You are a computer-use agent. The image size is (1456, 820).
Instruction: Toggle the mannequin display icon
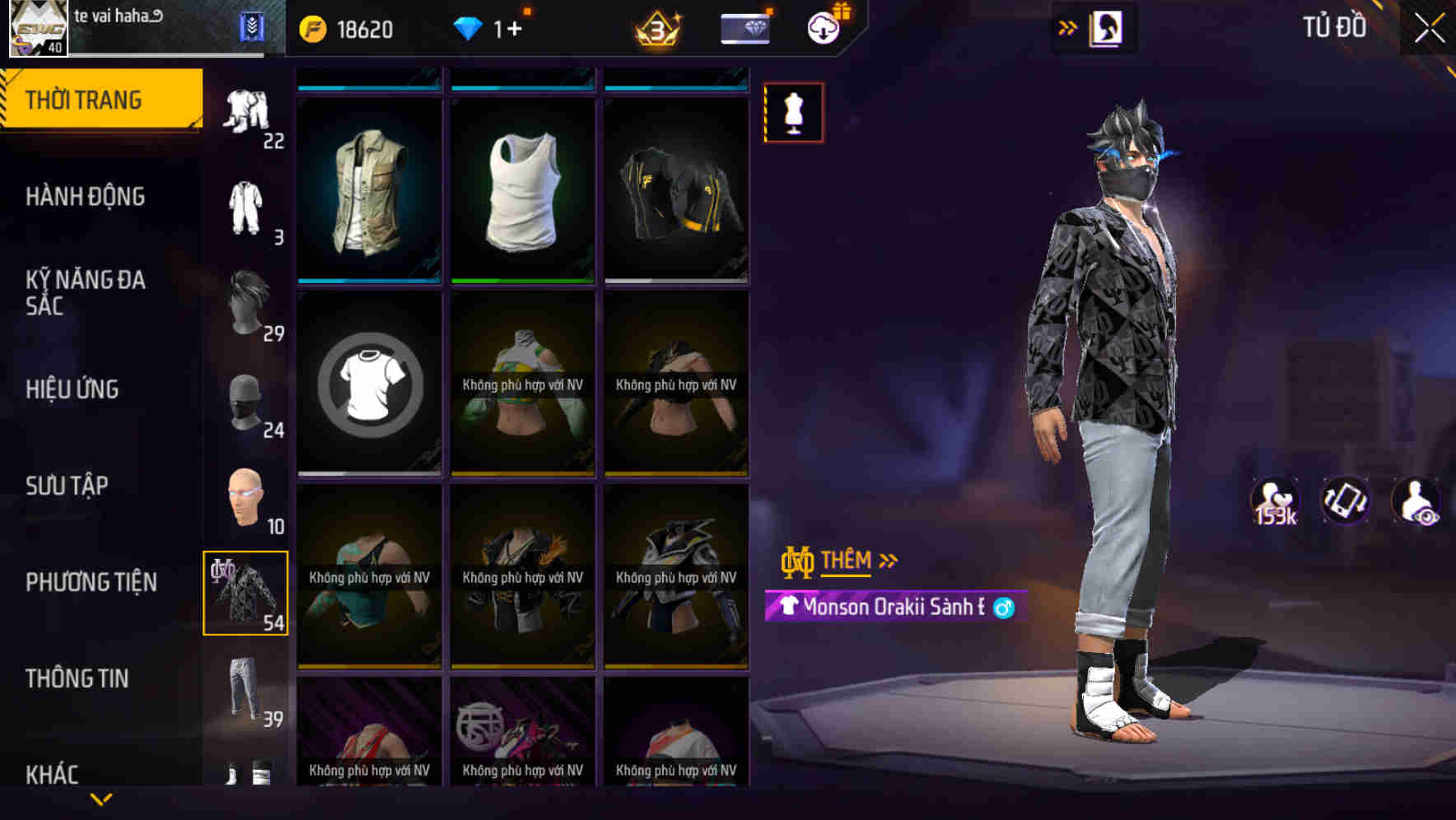coord(793,112)
